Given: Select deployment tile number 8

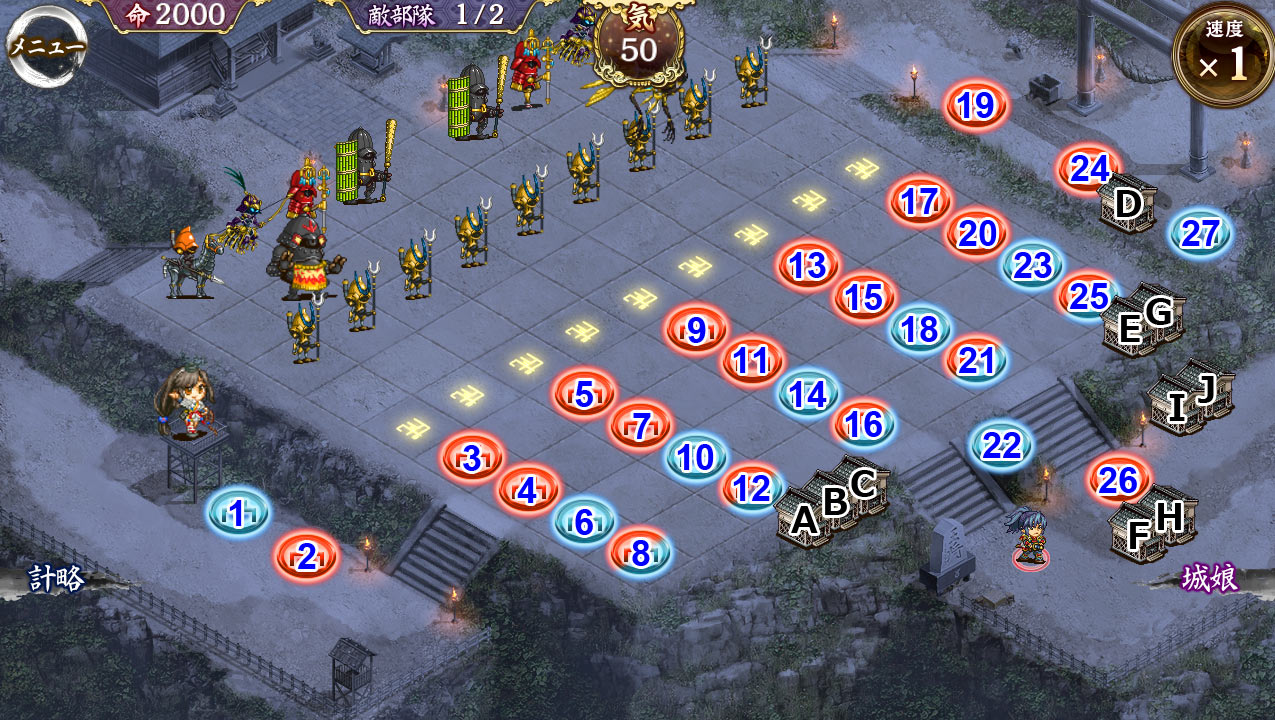Looking at the screenshot, I should click(x=641, y=553).
